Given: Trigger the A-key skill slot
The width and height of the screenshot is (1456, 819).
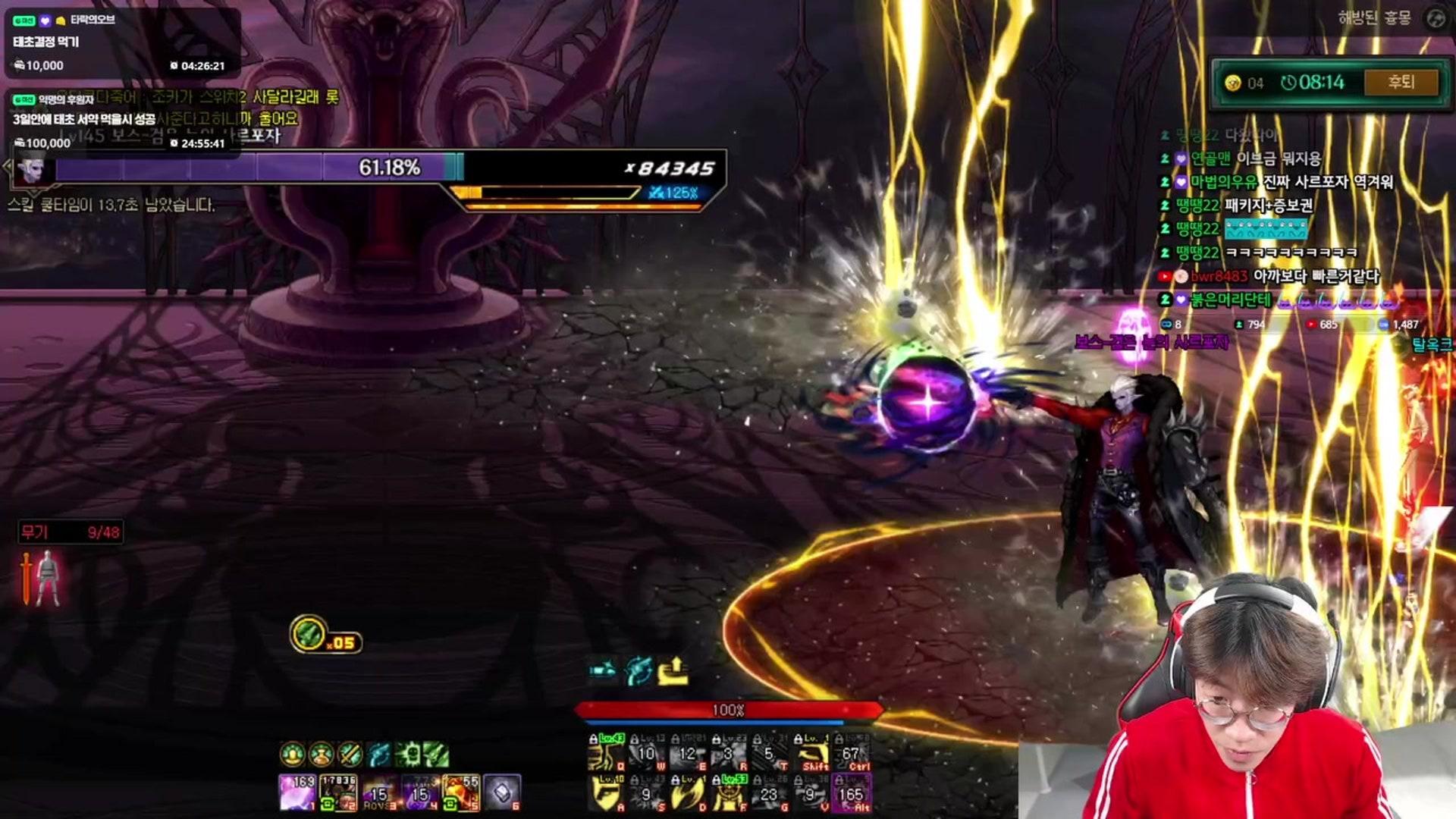Looking at the screenshot, I should (x=606, y=793).
